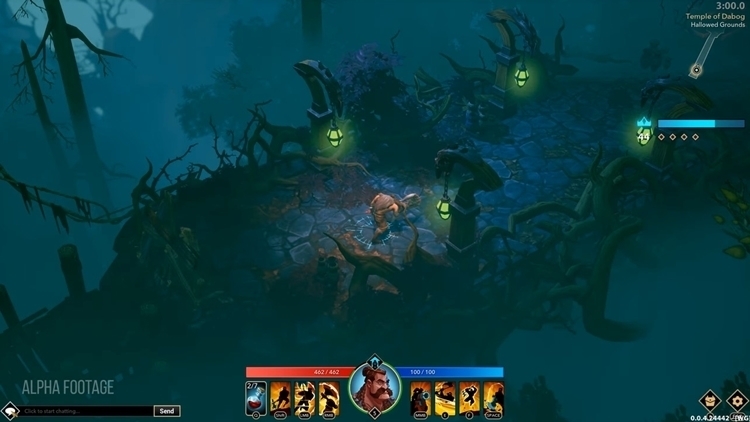Send the chat message
750x422 pixels.
[167, 411]
